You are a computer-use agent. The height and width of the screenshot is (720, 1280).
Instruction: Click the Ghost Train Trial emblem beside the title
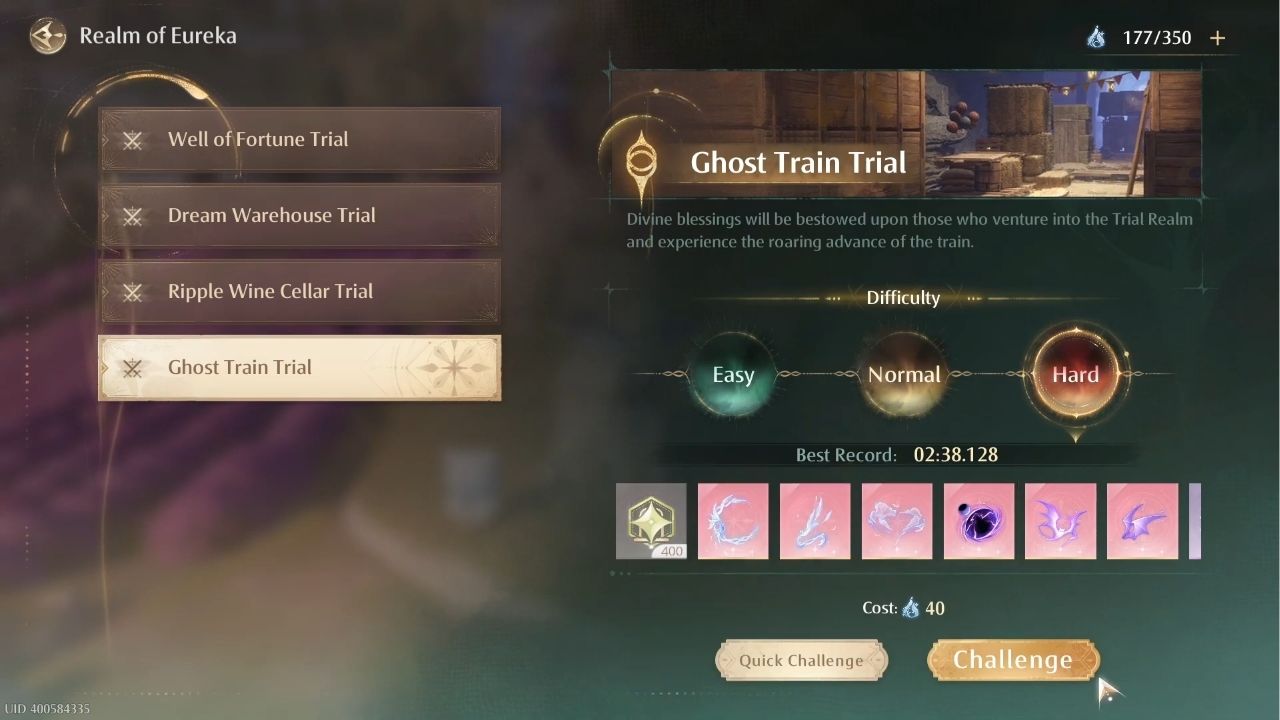(x=641, y=162)
